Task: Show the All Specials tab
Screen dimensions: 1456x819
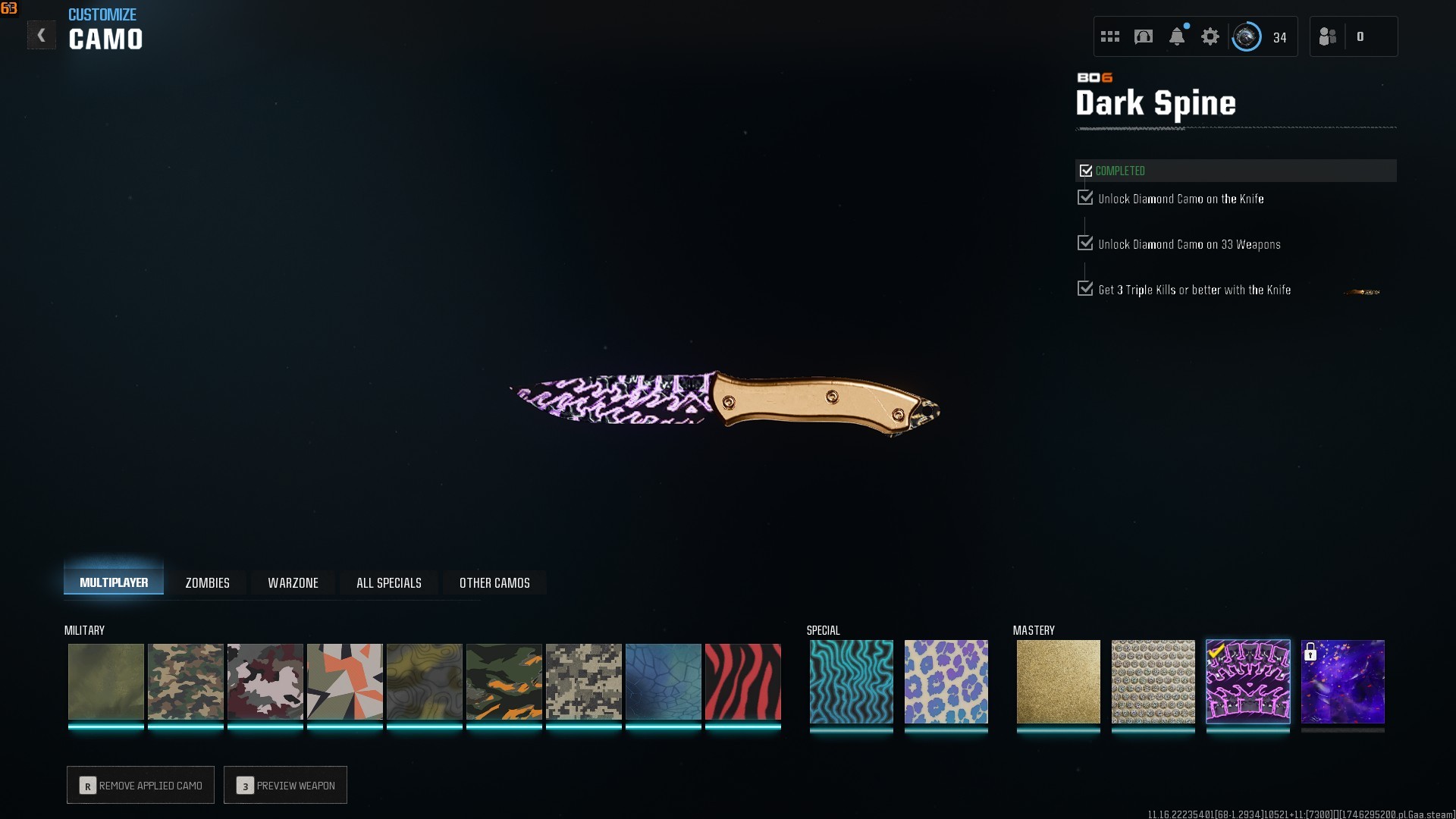Action: click(x=388, y=582)
